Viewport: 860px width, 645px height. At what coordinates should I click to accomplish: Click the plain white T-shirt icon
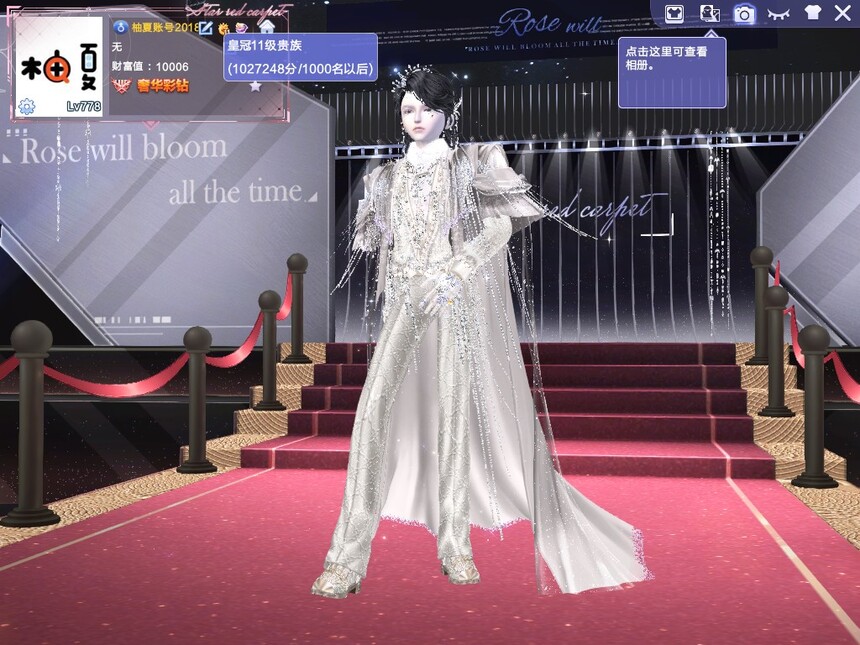click(x=812, y=13)
